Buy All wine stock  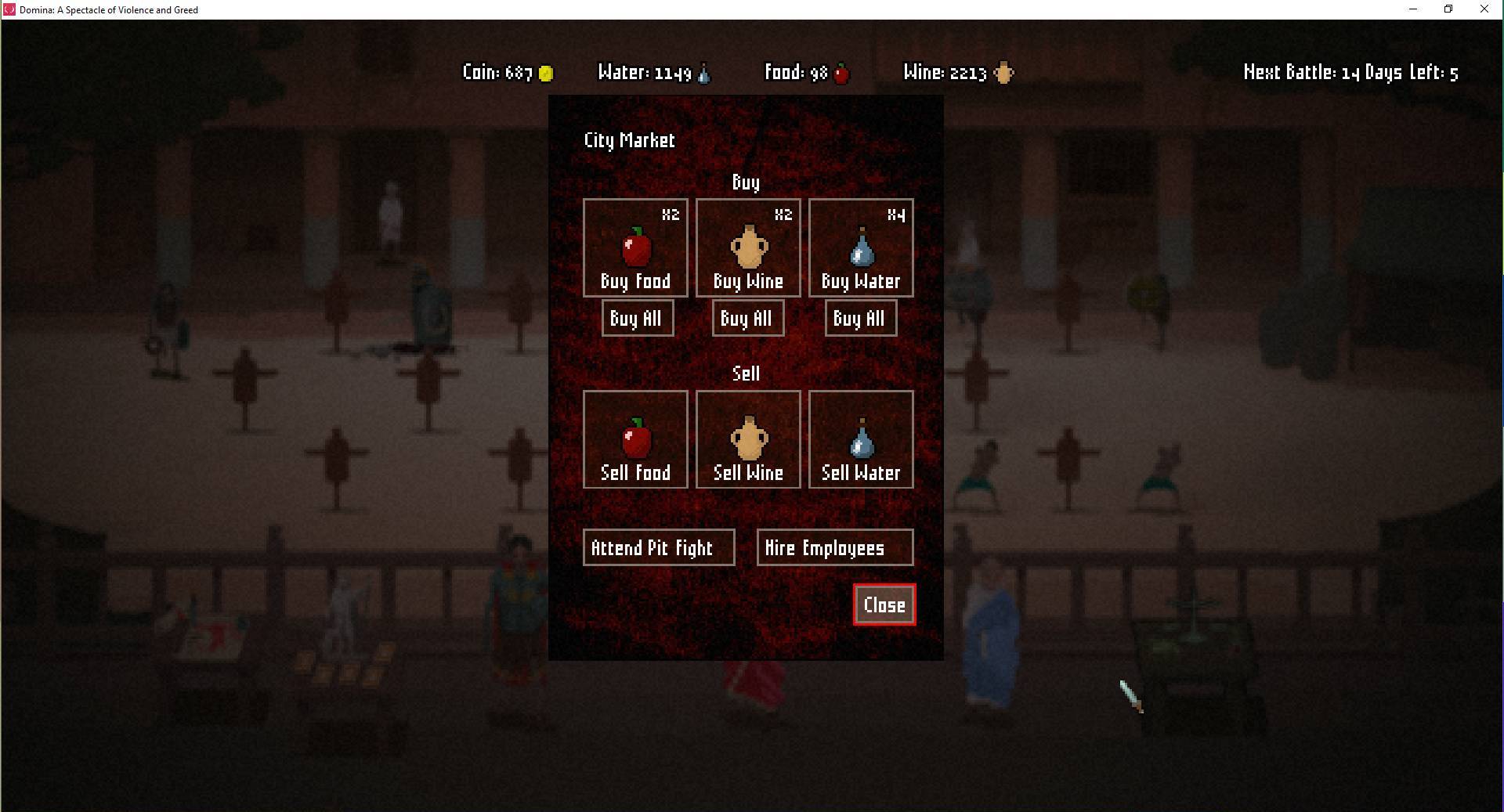(747, 318)
